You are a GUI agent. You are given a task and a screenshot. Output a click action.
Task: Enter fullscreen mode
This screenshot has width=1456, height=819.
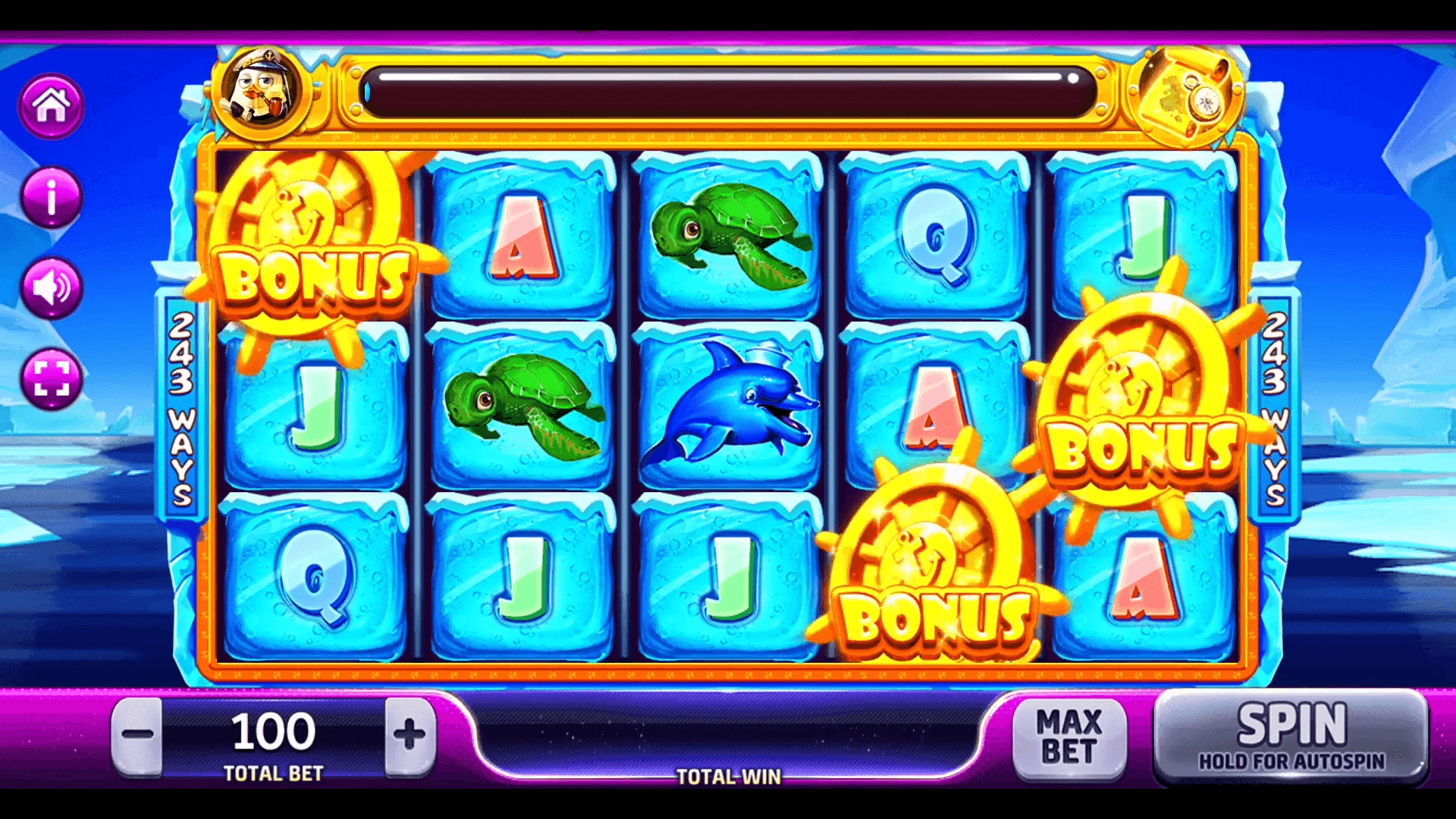[x=51, y=378]
